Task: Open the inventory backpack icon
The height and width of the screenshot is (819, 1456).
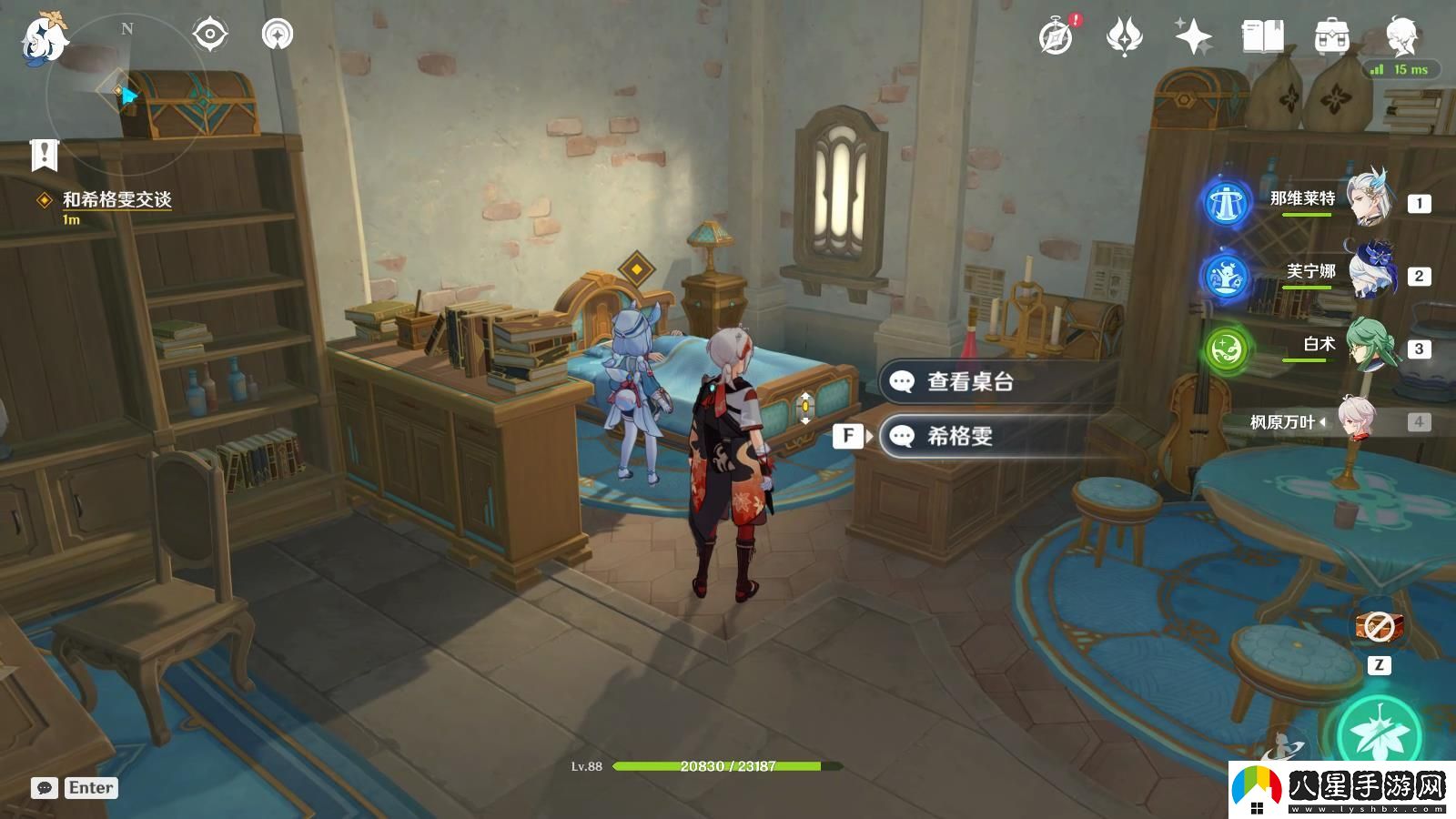Action: (1331, 37)
